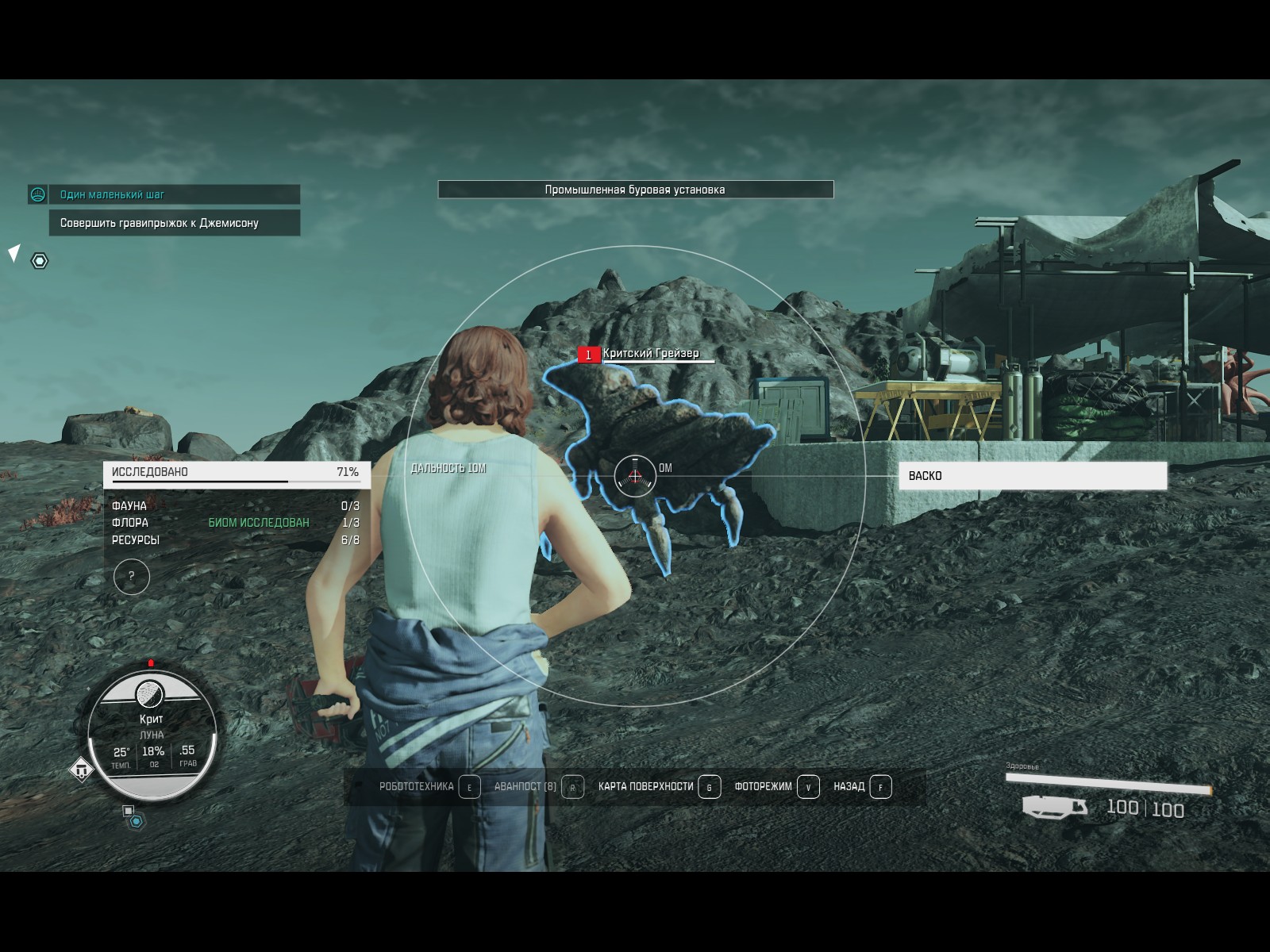
Task: Select the ВАСКО companion label
Action: [1032, 476]
